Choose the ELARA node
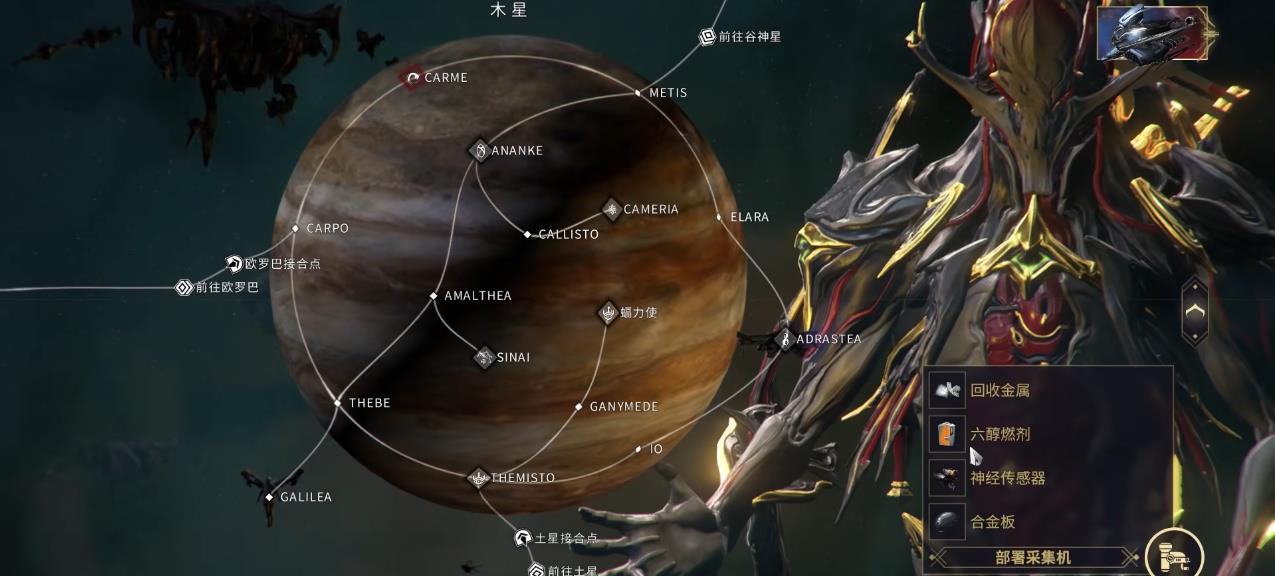 pos(719,217)
